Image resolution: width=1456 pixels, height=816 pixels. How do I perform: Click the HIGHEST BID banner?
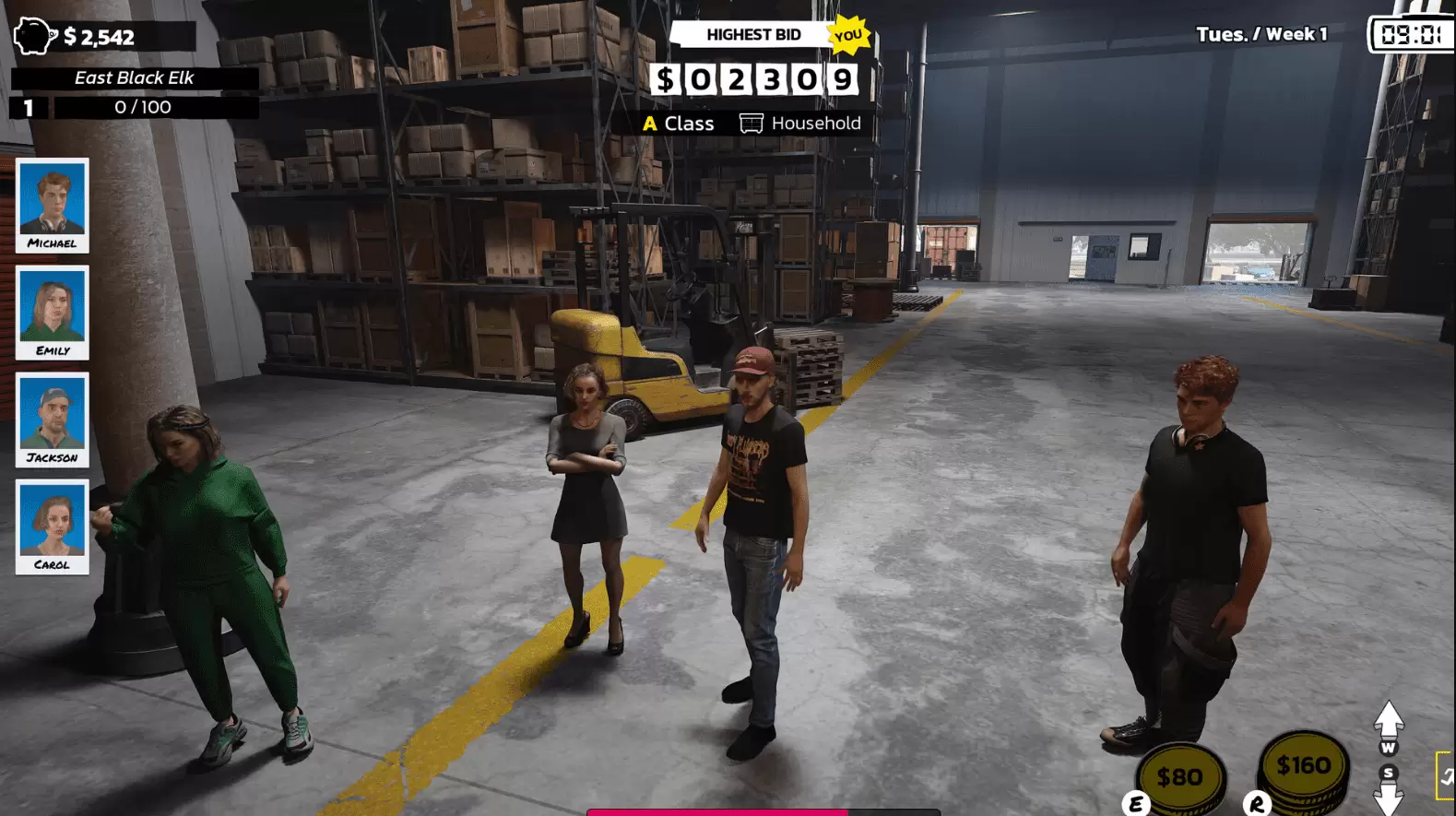coord(753,35)
